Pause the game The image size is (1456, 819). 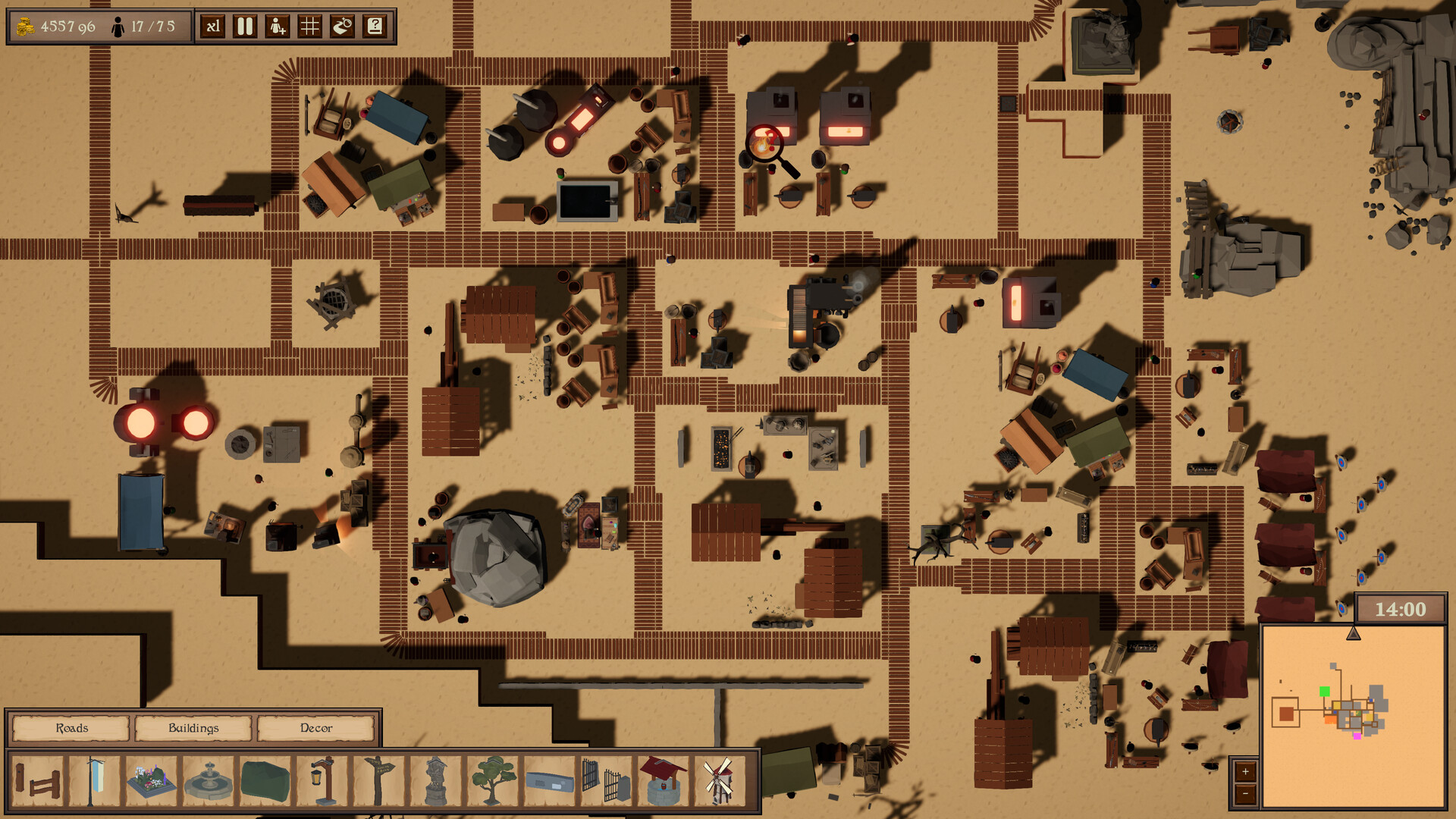point(243,26)
